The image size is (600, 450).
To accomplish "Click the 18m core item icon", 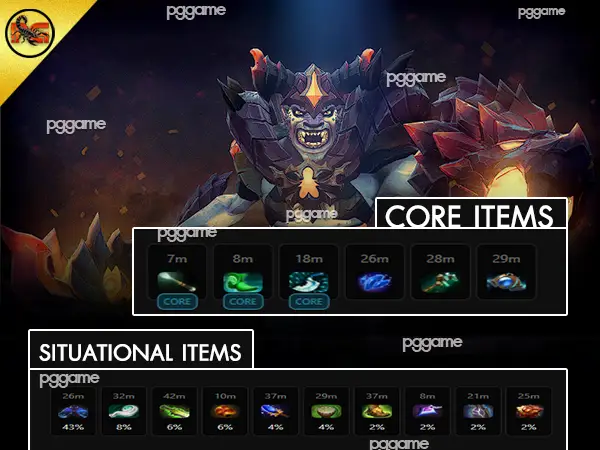I will tap(308, 280).
